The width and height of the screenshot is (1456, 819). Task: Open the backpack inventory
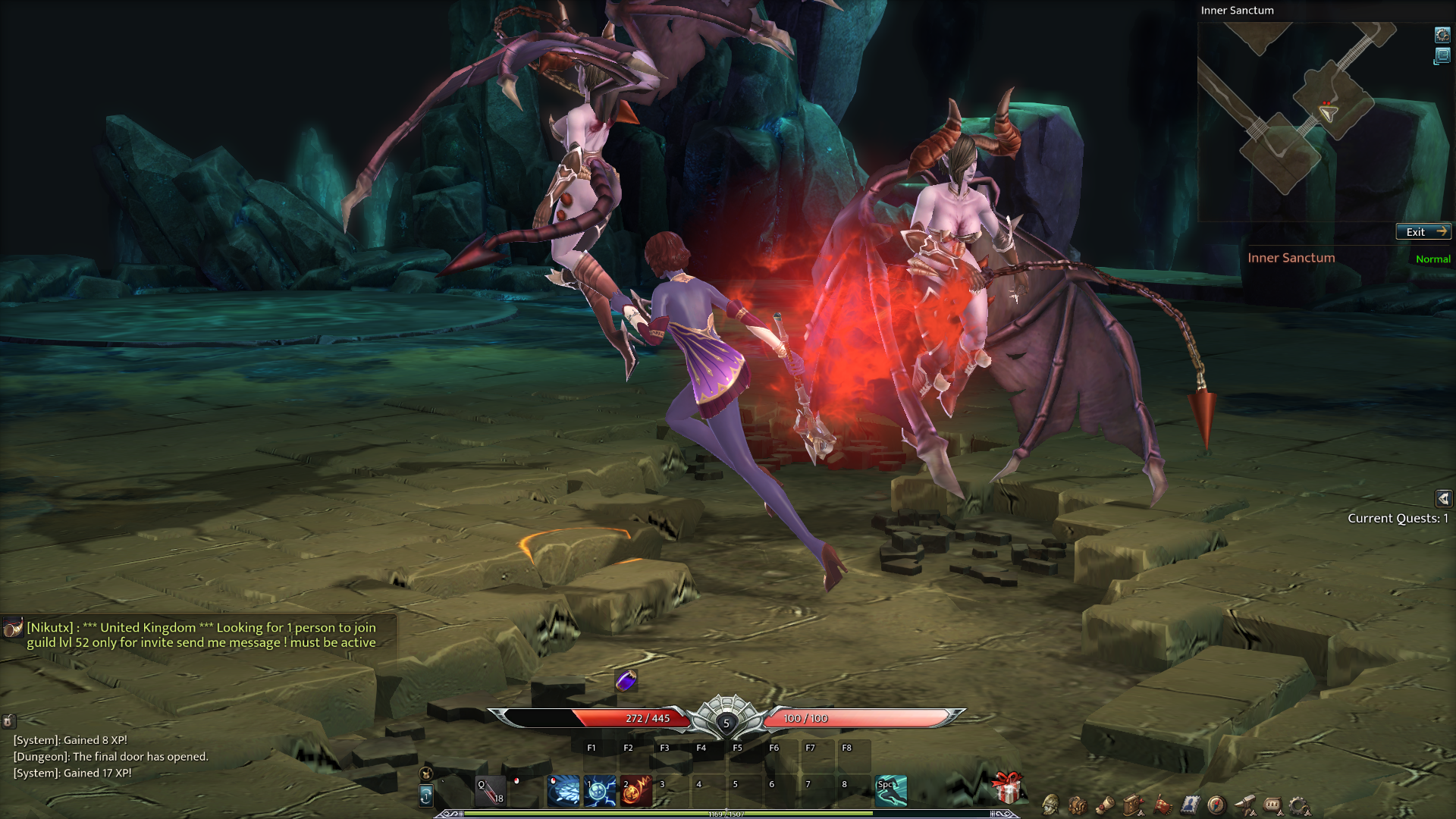coord(1078,805)
